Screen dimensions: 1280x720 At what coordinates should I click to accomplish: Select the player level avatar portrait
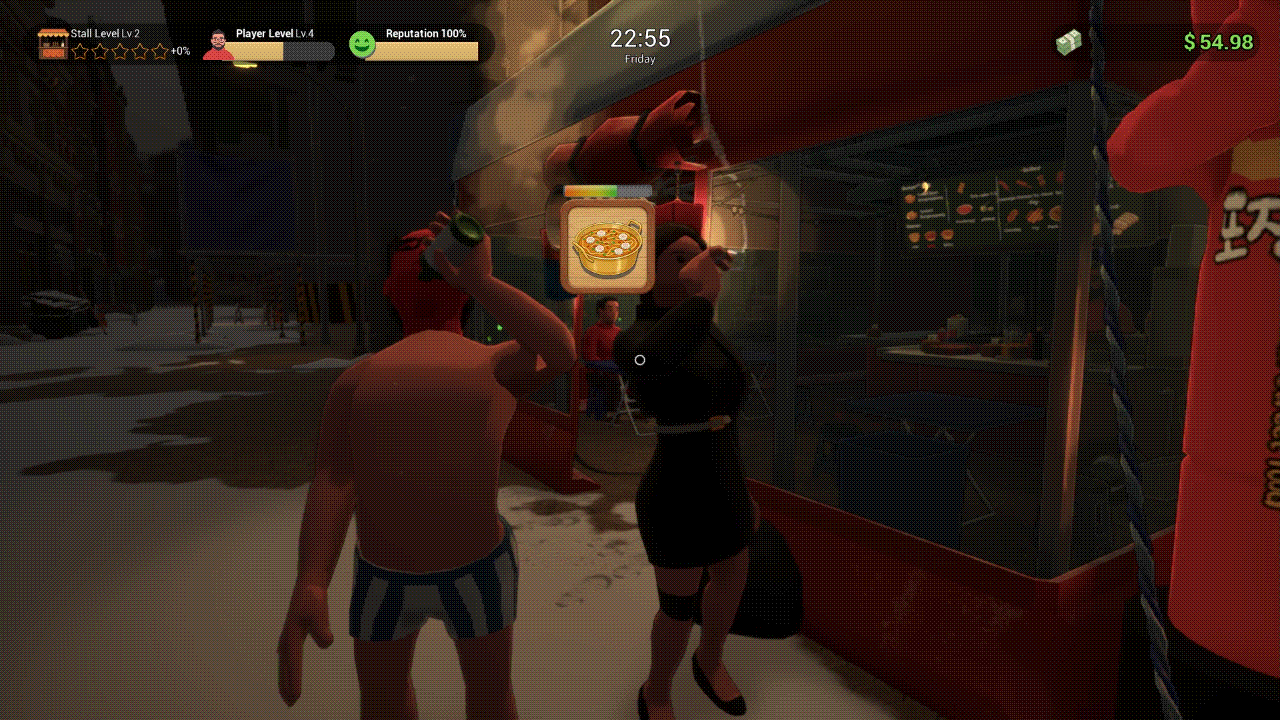tap(218, 45)
